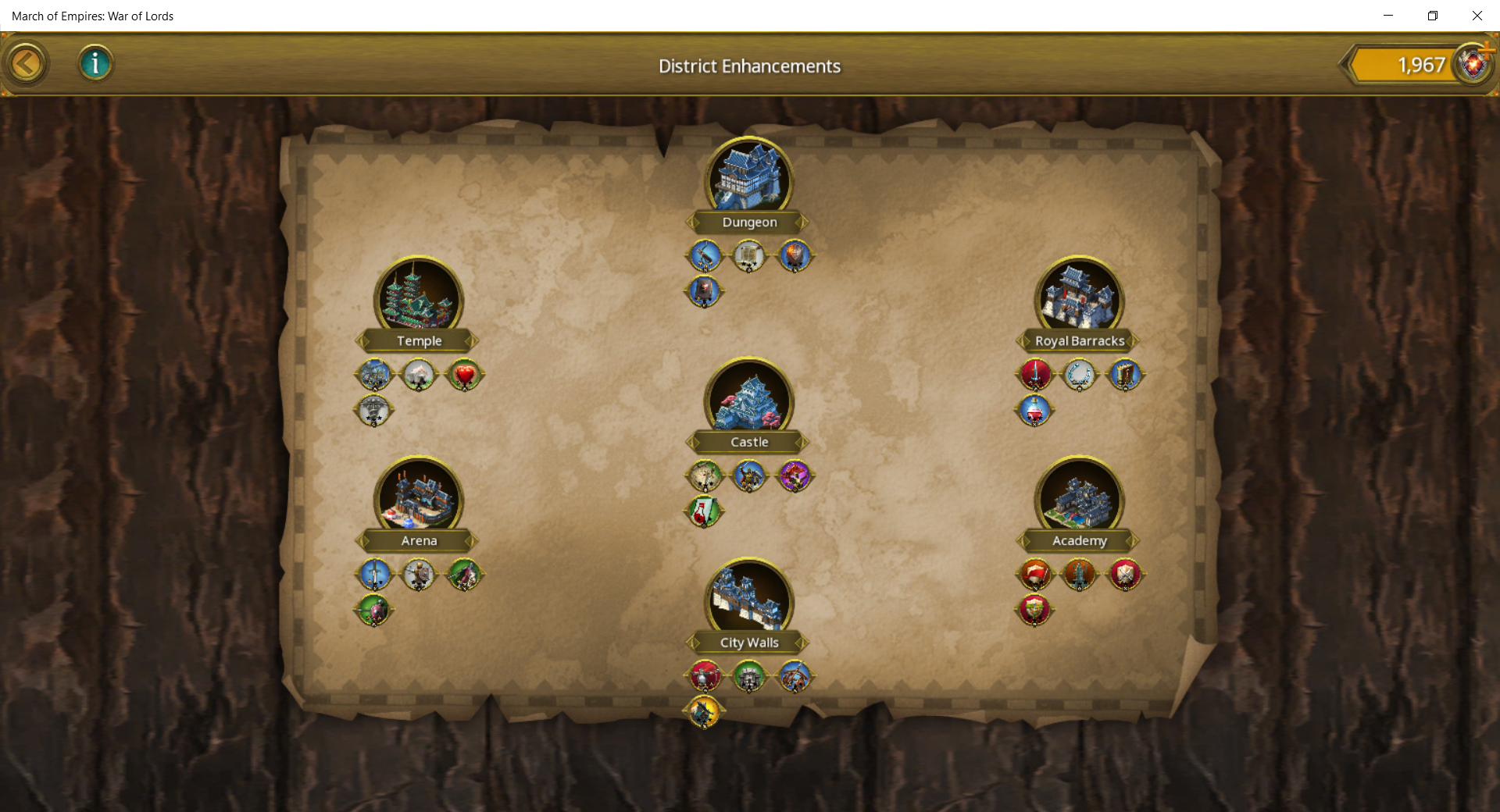The image size is (1500, 812).
Task: Maximize the game window
Action: click(1432, 16)
